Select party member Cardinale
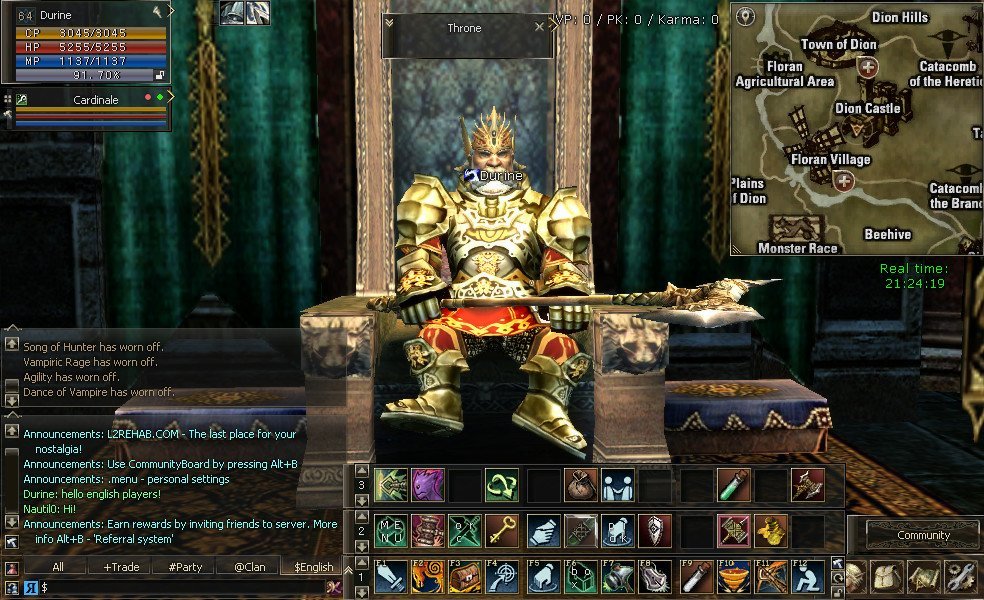The width and height of the screenshot is (984, 600). pos(96,100)
